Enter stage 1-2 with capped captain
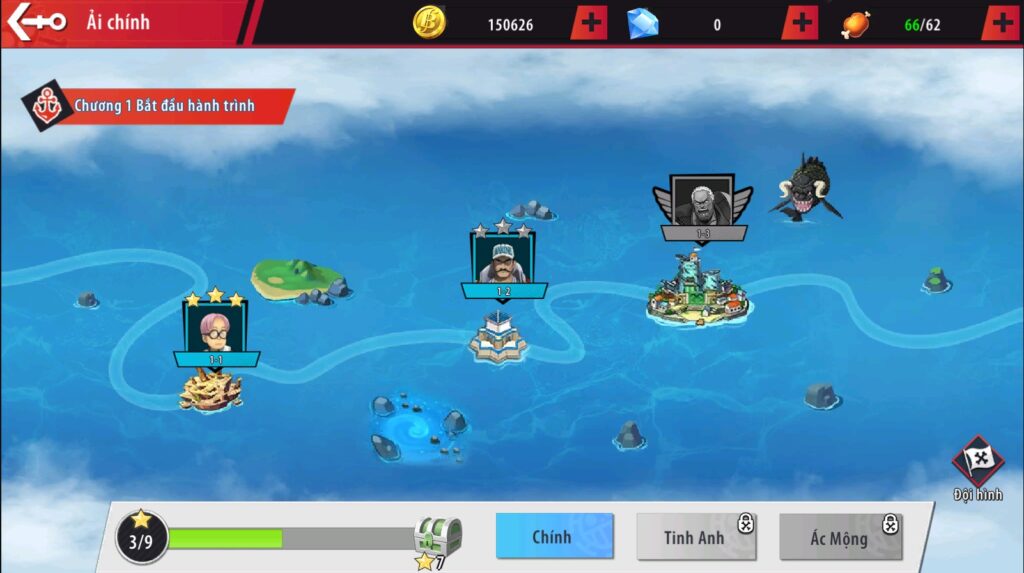1024x573 pixels. (x=503, y=262)
